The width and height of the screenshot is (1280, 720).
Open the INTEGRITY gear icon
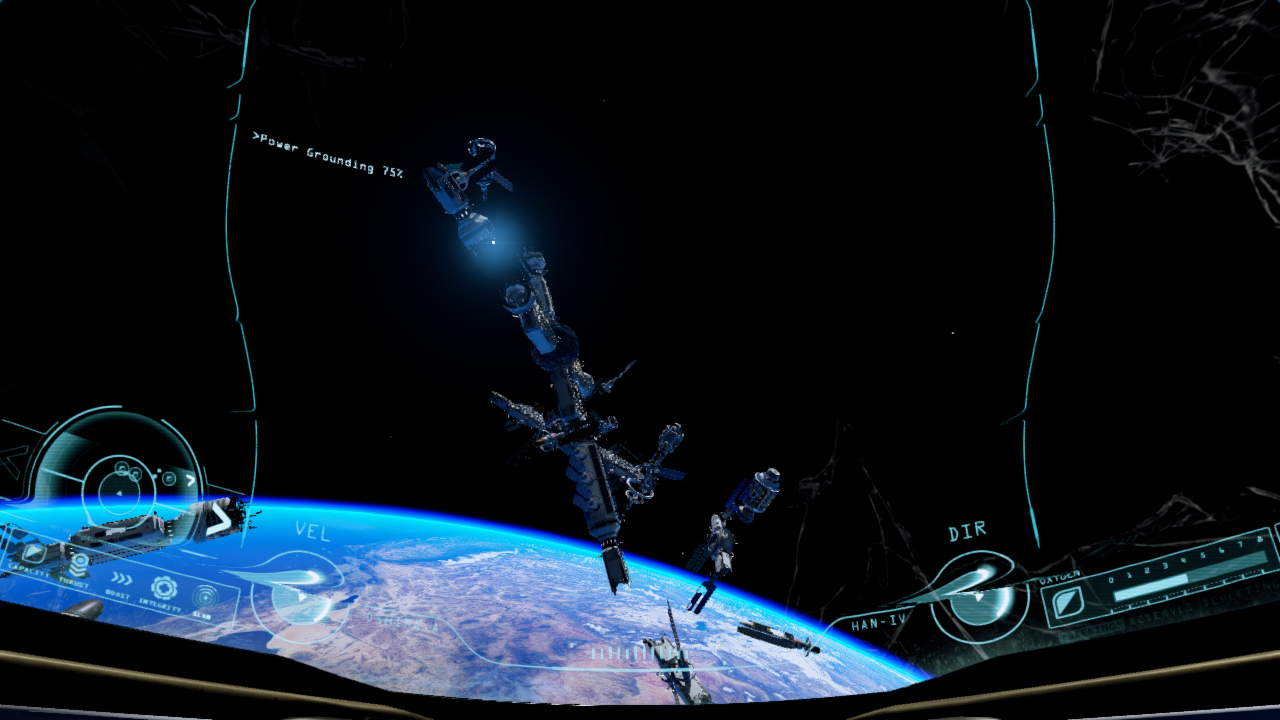coord(164,587)
